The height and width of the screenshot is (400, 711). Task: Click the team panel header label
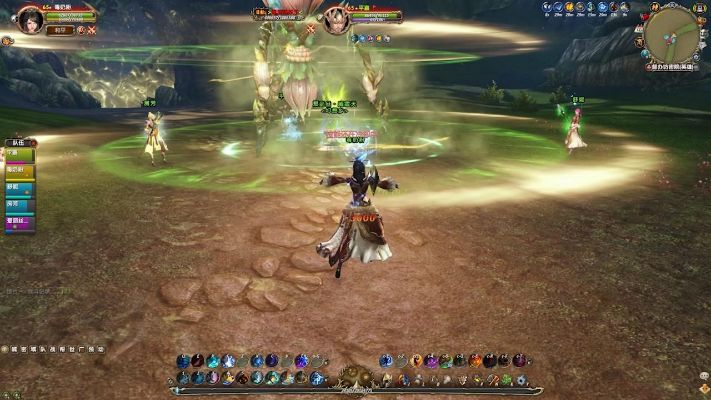tap(18, 143)
